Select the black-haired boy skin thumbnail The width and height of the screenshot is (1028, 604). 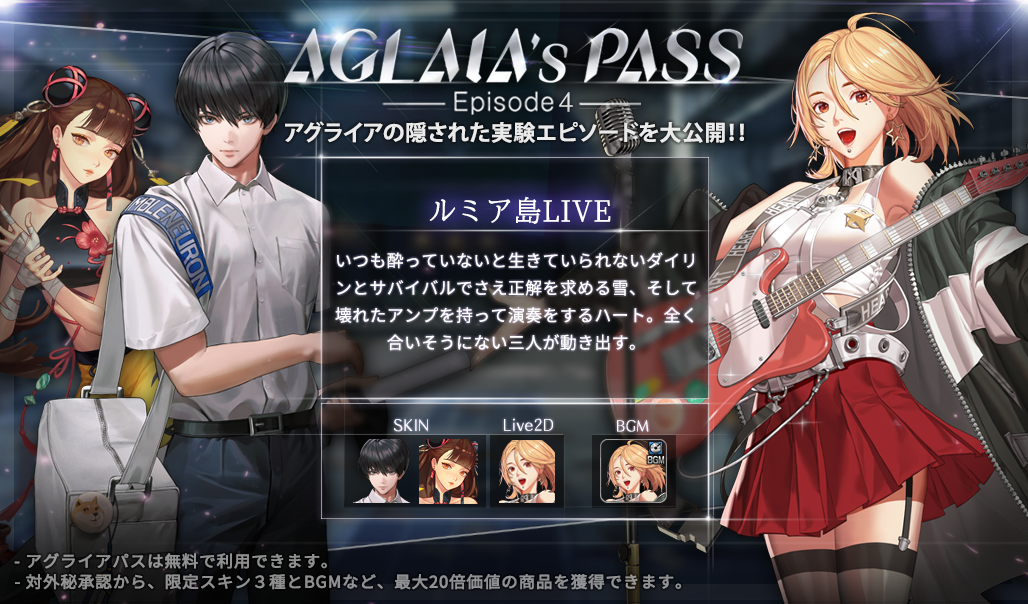tap(379, 470)
